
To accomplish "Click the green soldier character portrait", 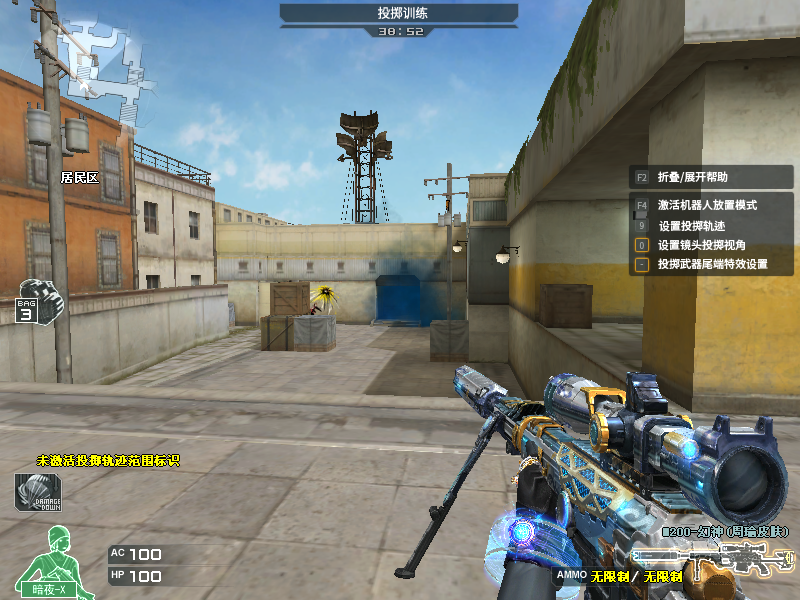I will 47,560.
